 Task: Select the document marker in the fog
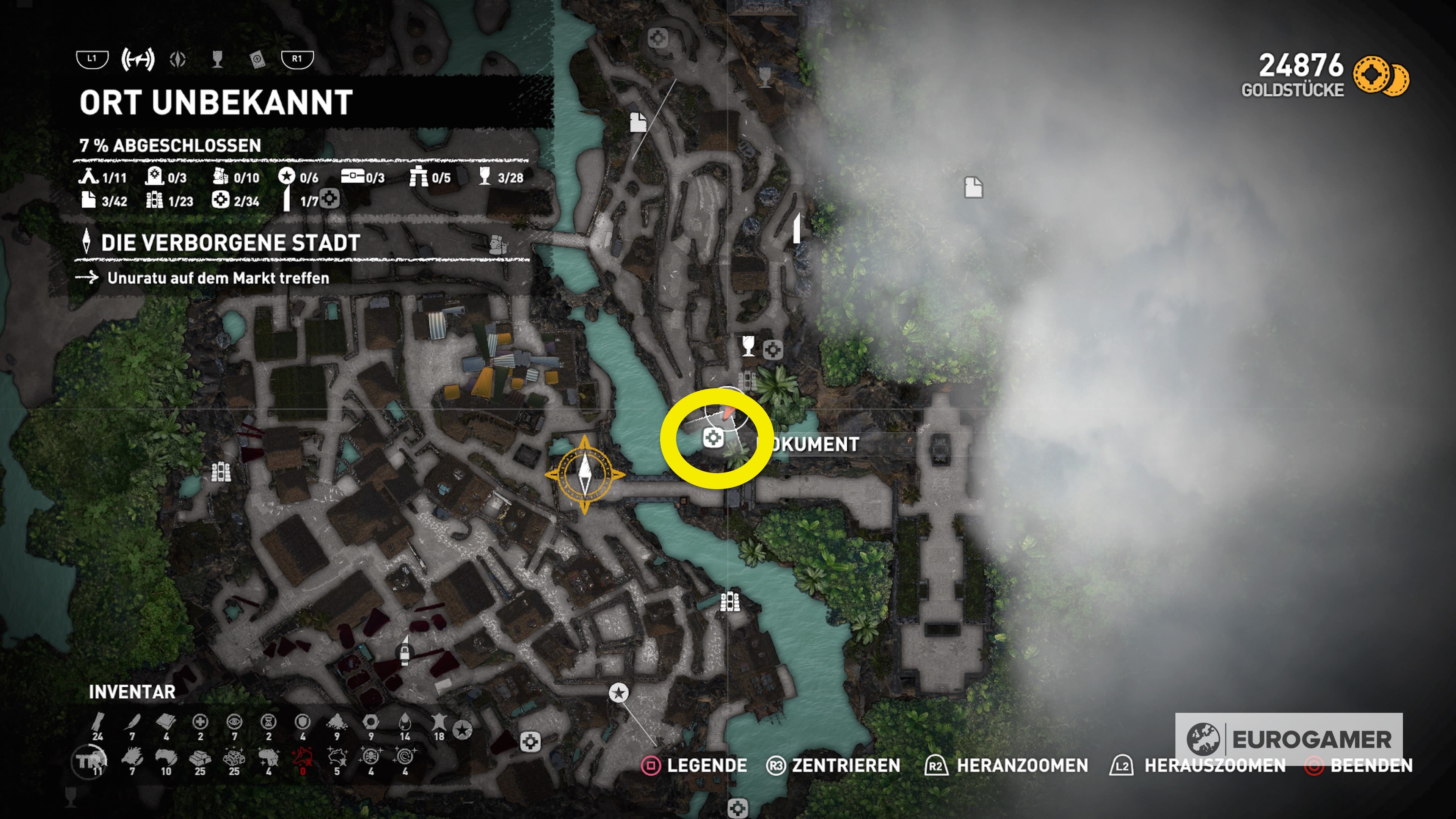click(x=973, y=187)
